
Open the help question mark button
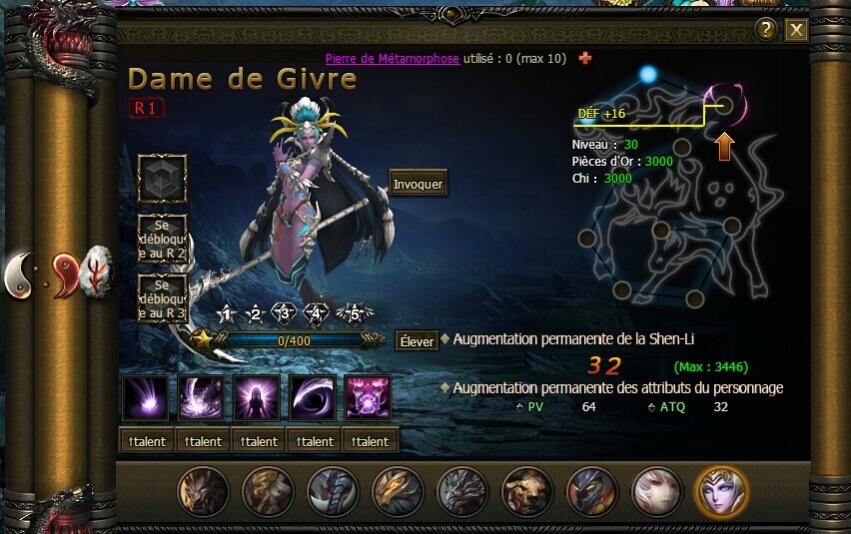tap(767, 29)
